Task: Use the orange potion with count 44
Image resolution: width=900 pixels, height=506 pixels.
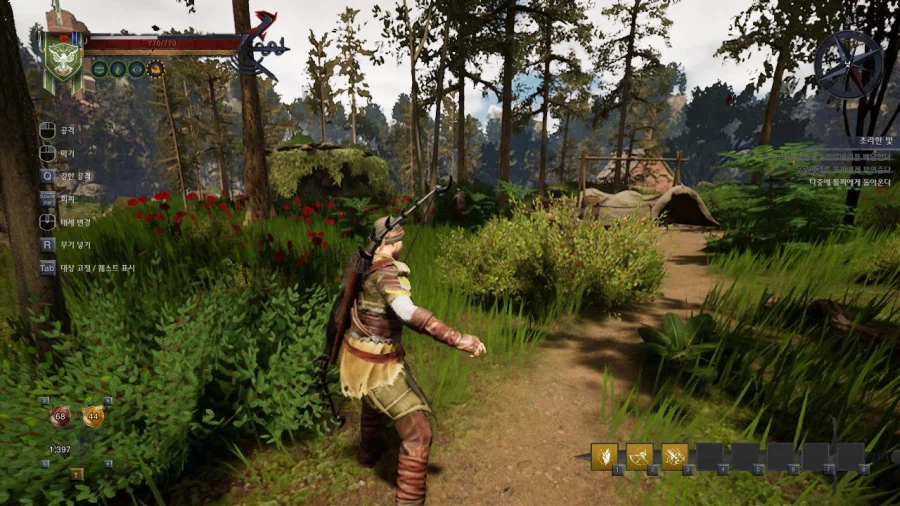Action: [x=93, y=416]
